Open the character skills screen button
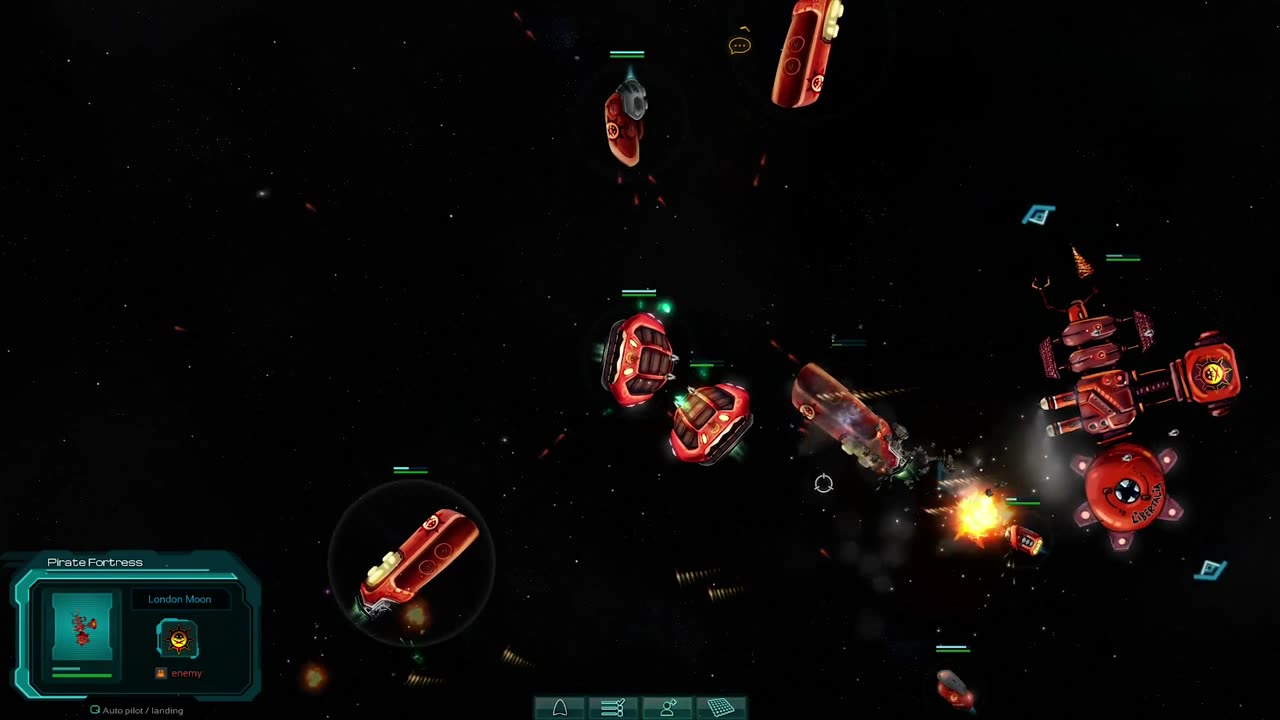This screenshot has height=720, width=1280. pyautogui.click(x=667, y=708)
